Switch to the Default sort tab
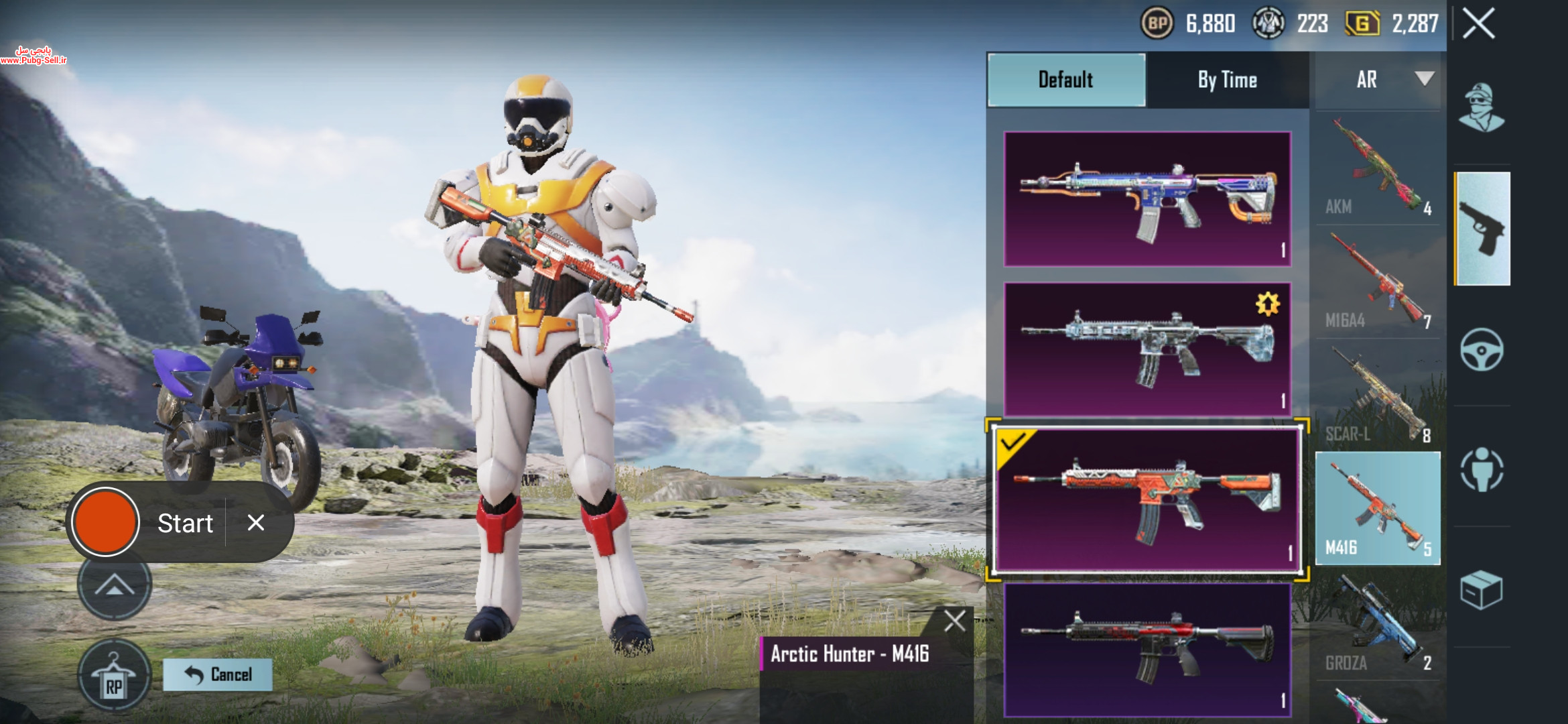Image resolution: width=1568 pixels, height=724 pixels. tap(1066, 80)
